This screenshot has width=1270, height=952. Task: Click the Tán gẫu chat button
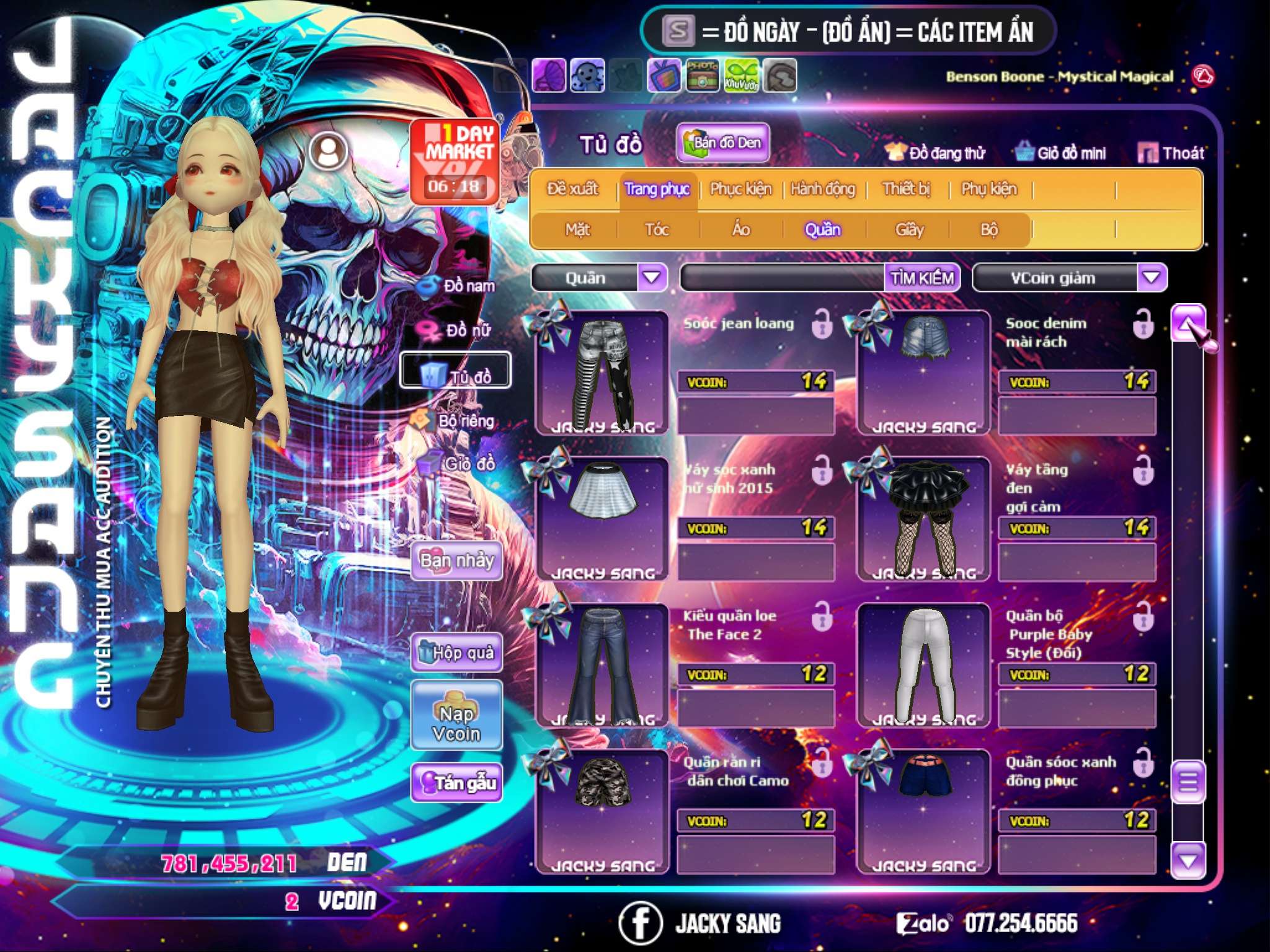tap(457, 783)
